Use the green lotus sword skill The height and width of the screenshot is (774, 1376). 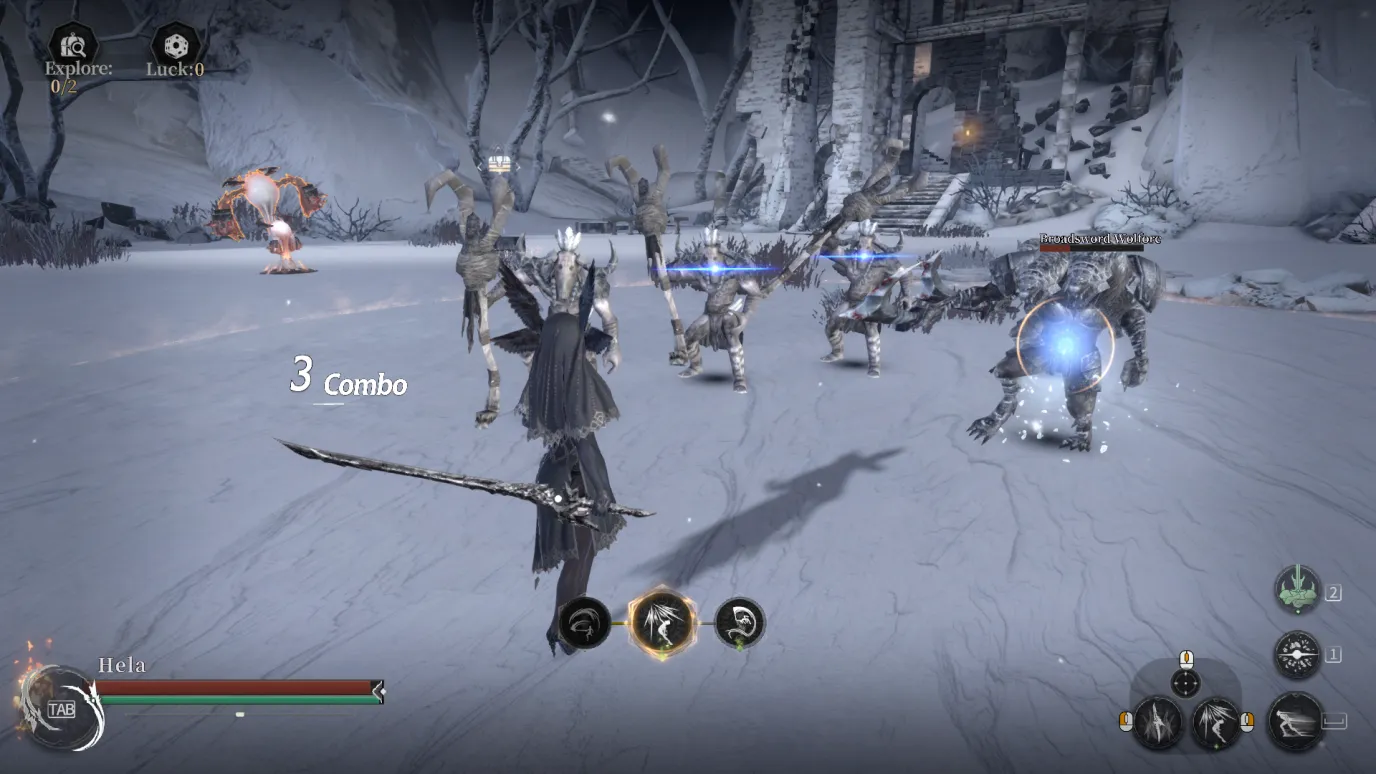pos(1297,591)
